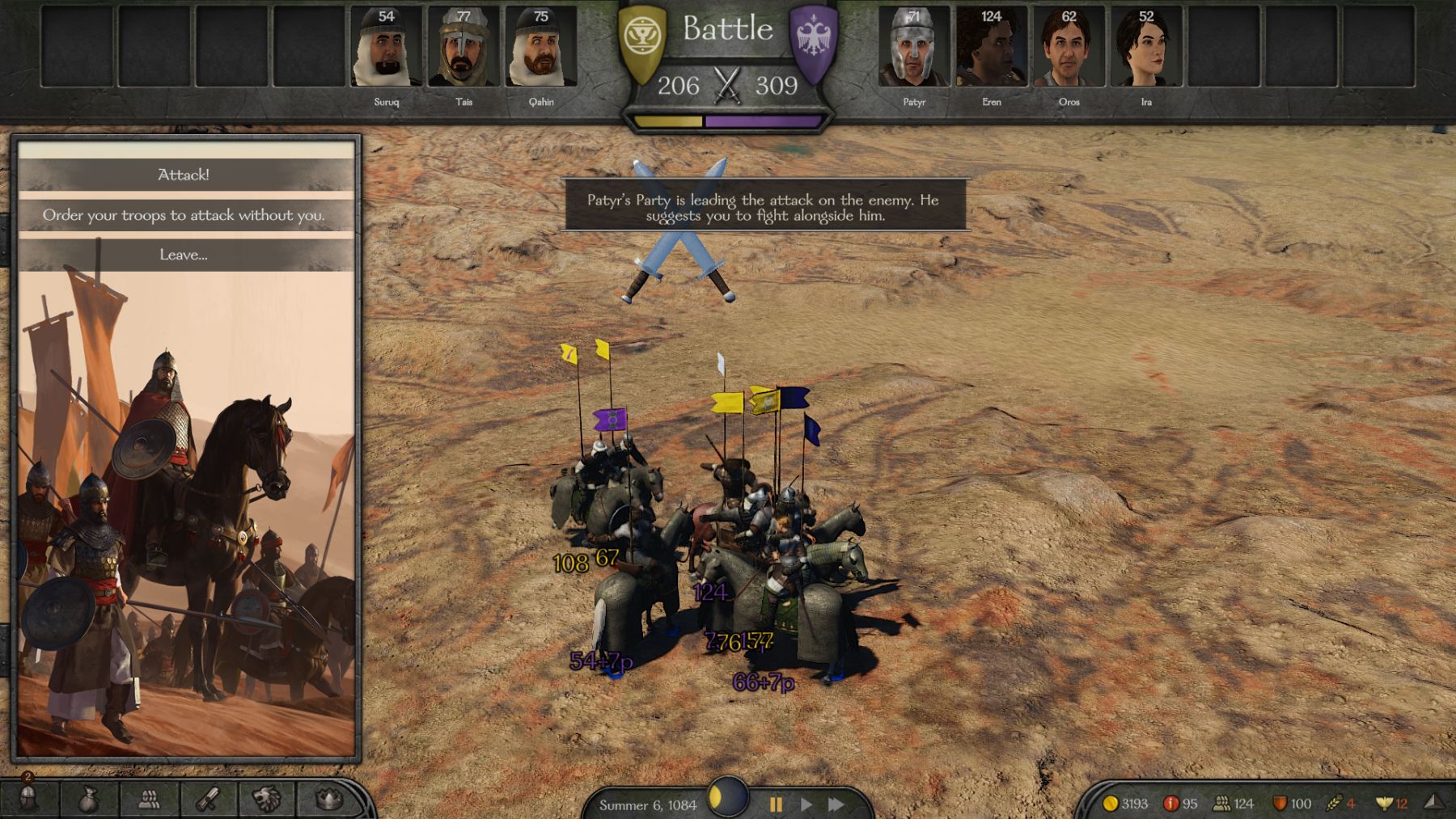Select Eren's portrait
The height and width of the screenshot is (819, 1456).
(x=991, y=49)
